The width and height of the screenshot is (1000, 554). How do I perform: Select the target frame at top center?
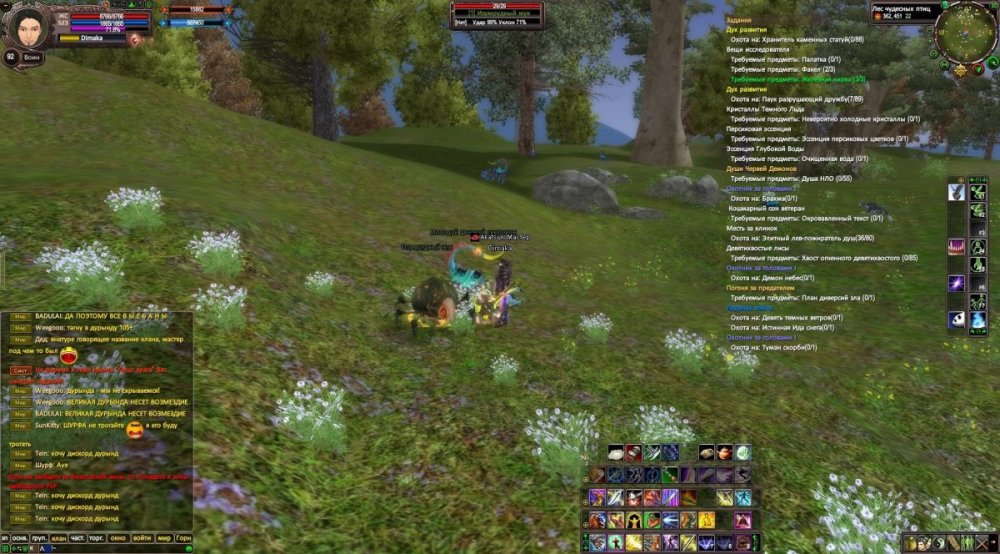(497, 14)
